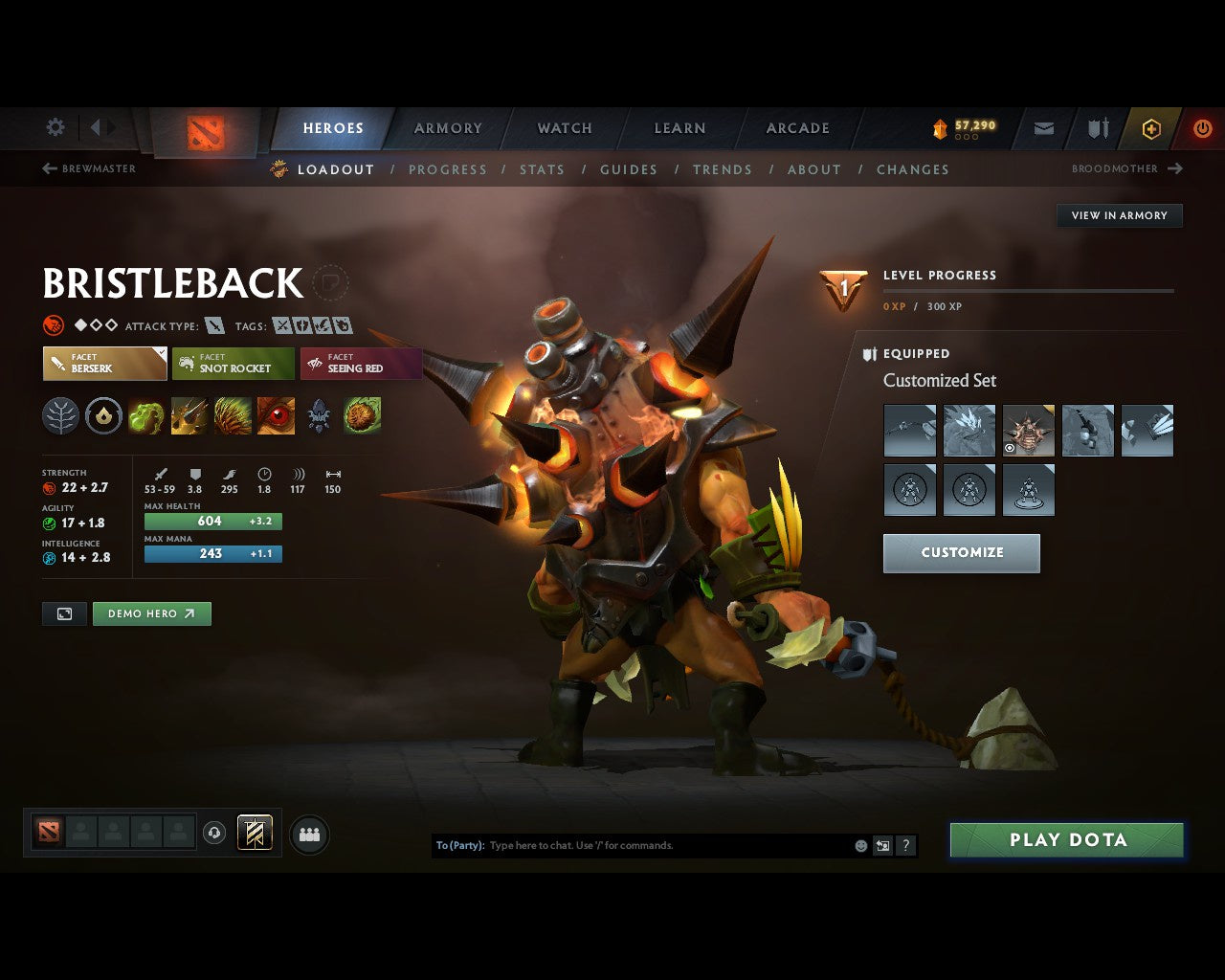Open the Dota Plus hexagon icon
The image size is (1225, 980).
(x=1151, y=128)
